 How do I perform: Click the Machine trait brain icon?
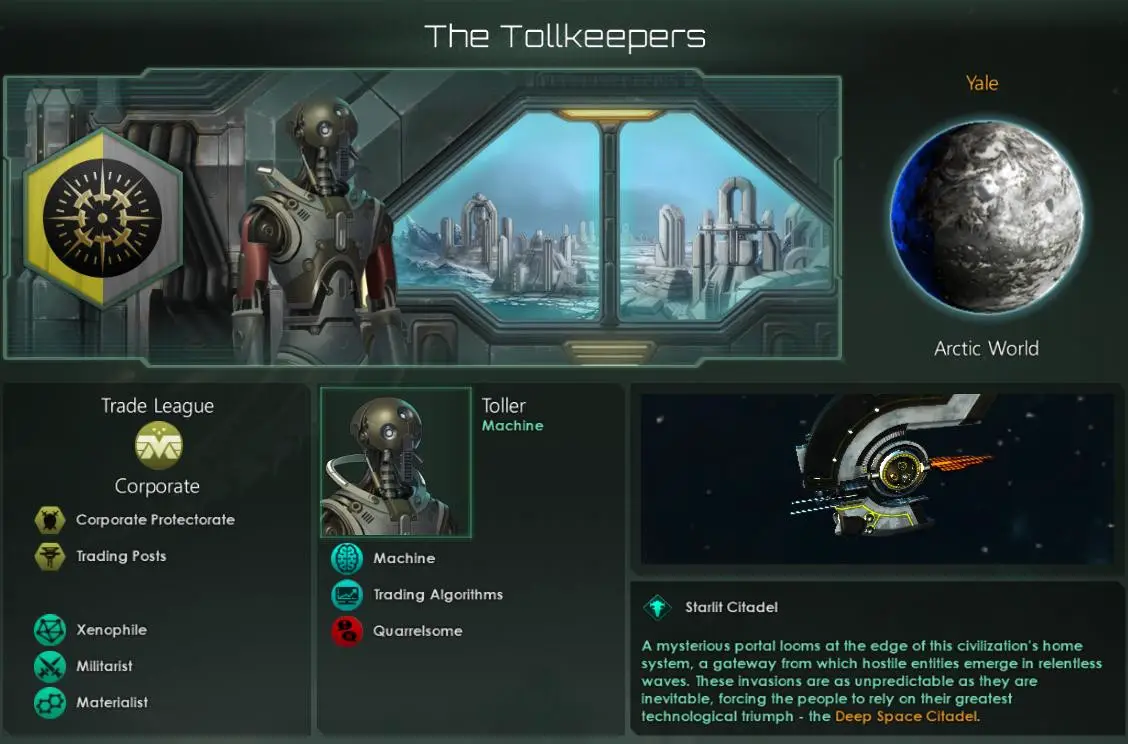coord(347,559)
